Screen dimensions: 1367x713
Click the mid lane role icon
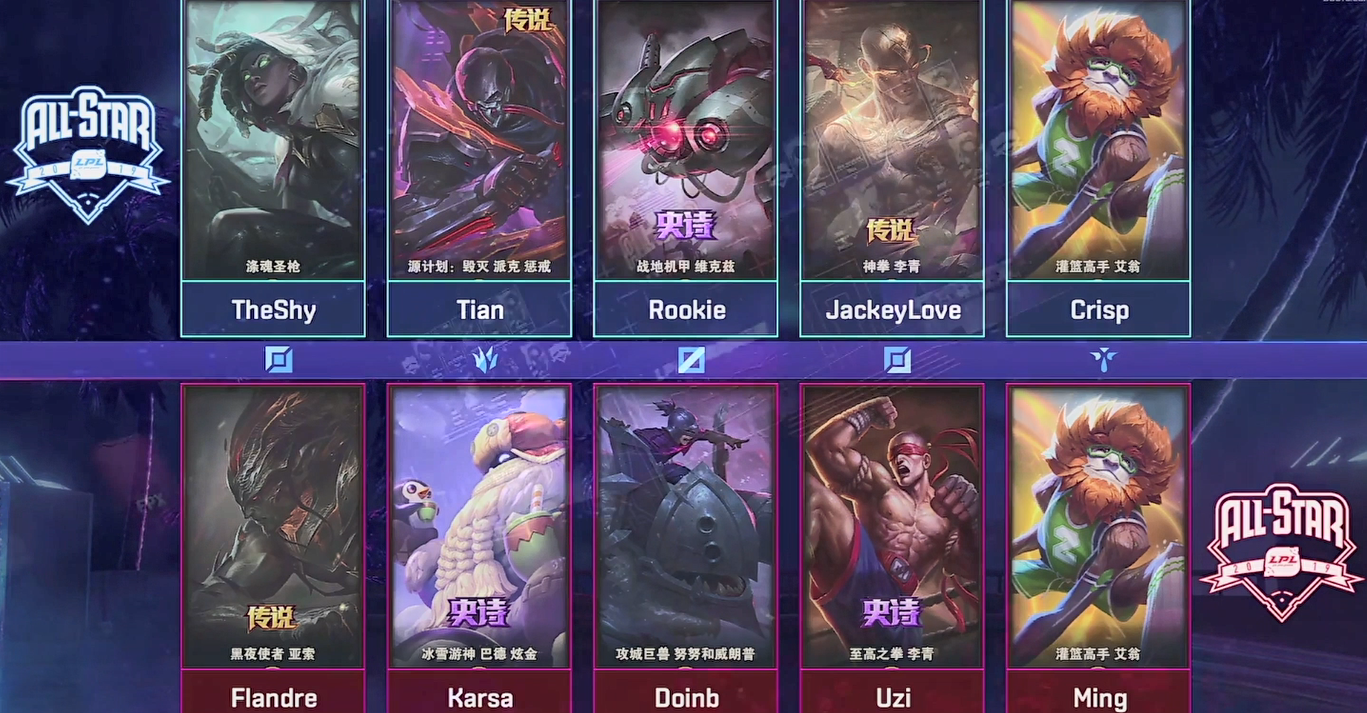[x=691, y=360]
